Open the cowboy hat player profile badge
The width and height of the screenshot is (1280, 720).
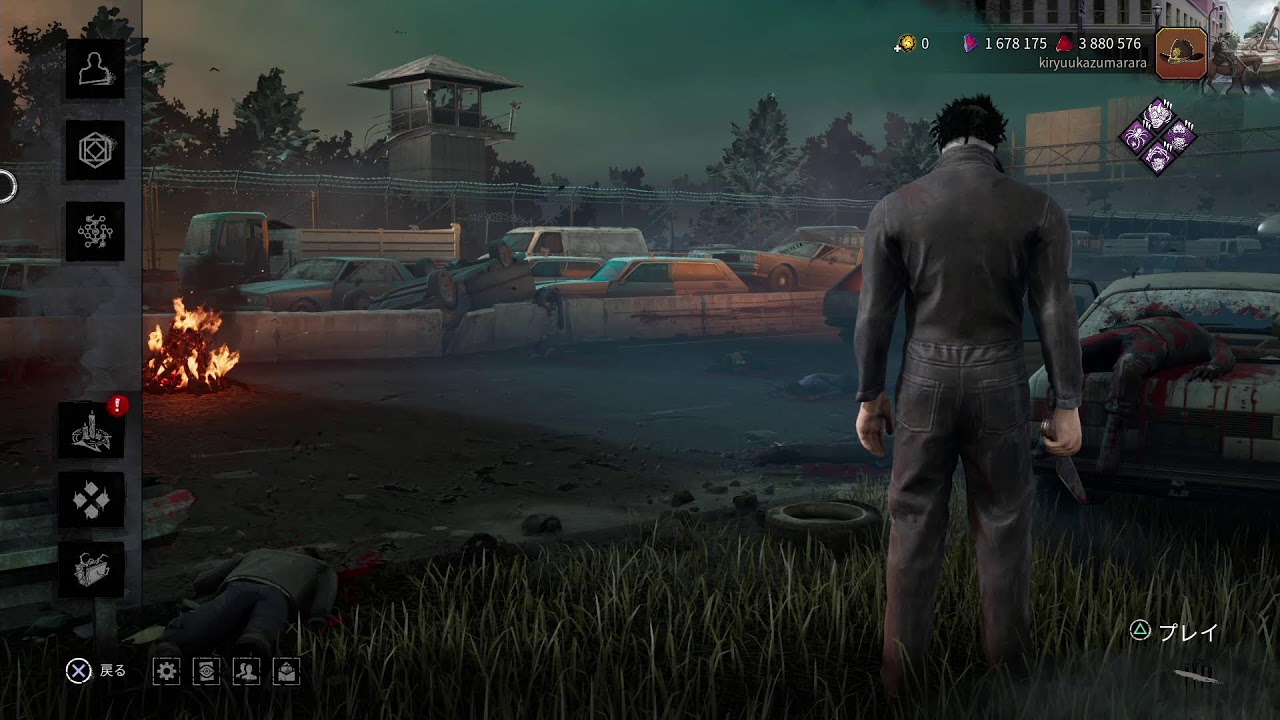pos(1181,53)
